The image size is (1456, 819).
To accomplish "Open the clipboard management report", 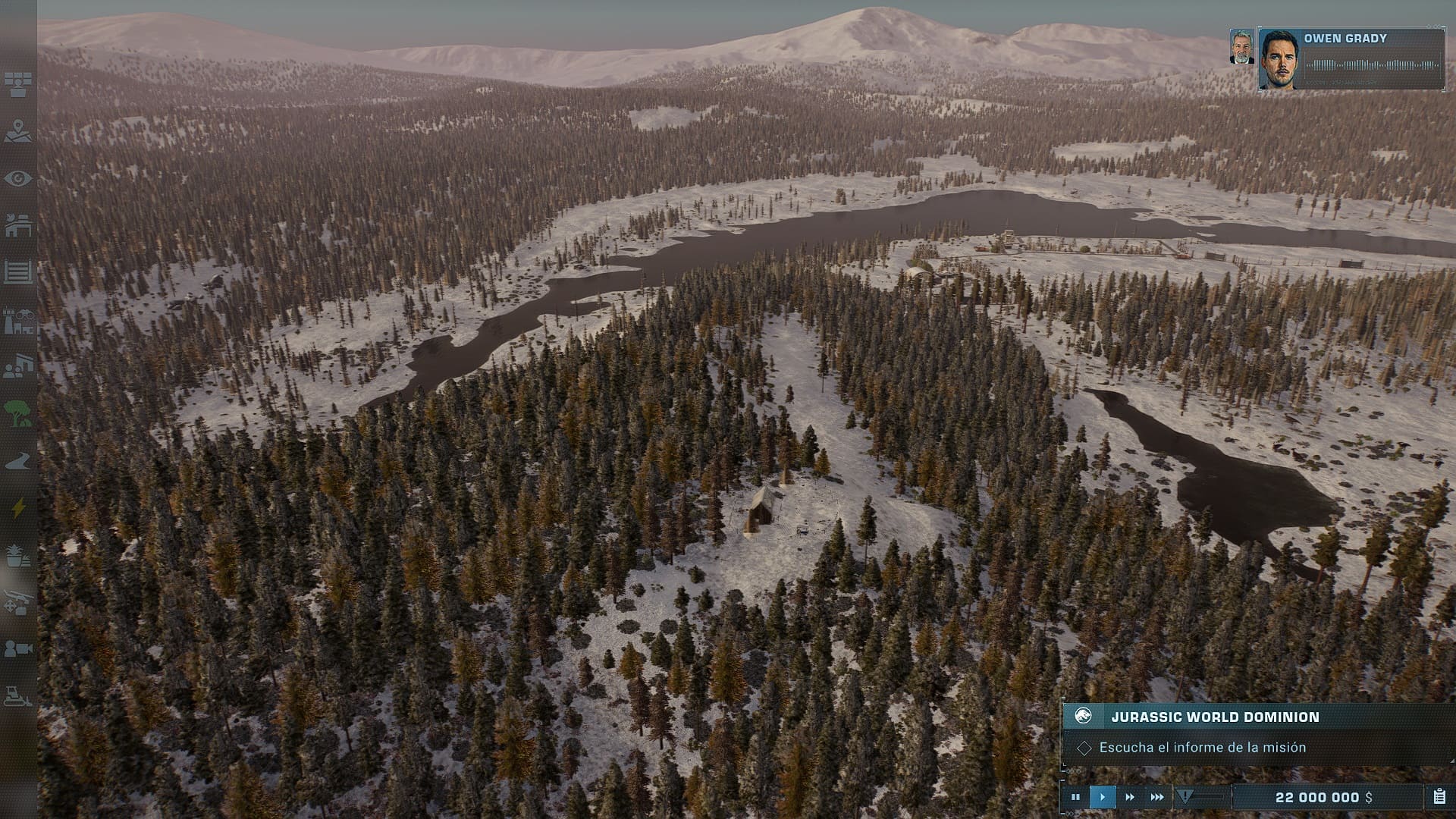I will 1439,797.
